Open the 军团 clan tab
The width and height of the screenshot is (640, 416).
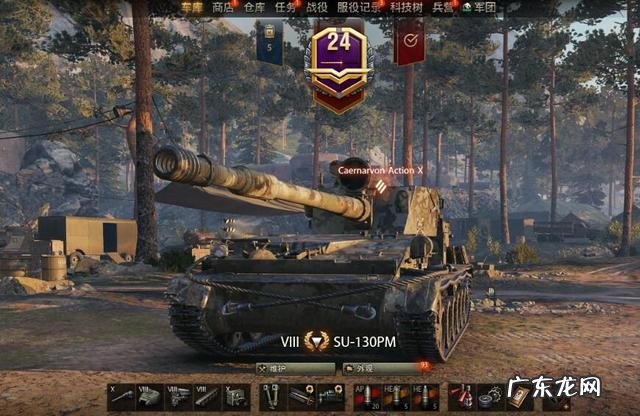click(x=483, y=7)
